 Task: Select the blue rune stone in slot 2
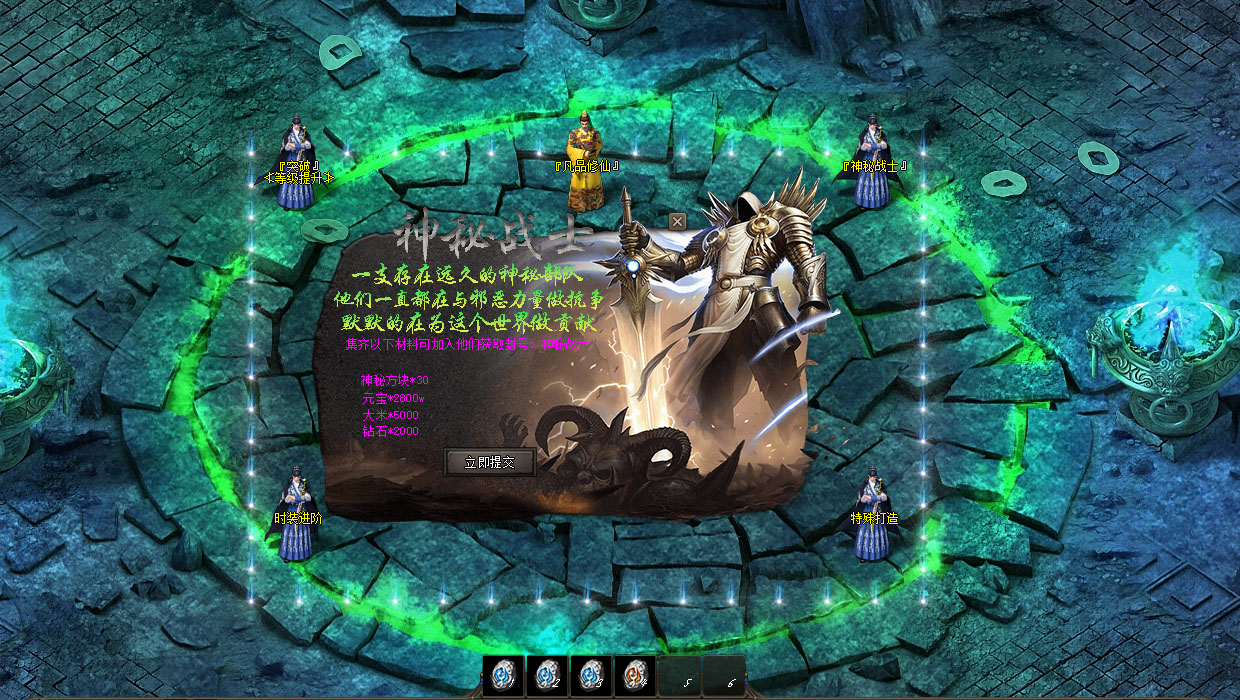[547, 676]
